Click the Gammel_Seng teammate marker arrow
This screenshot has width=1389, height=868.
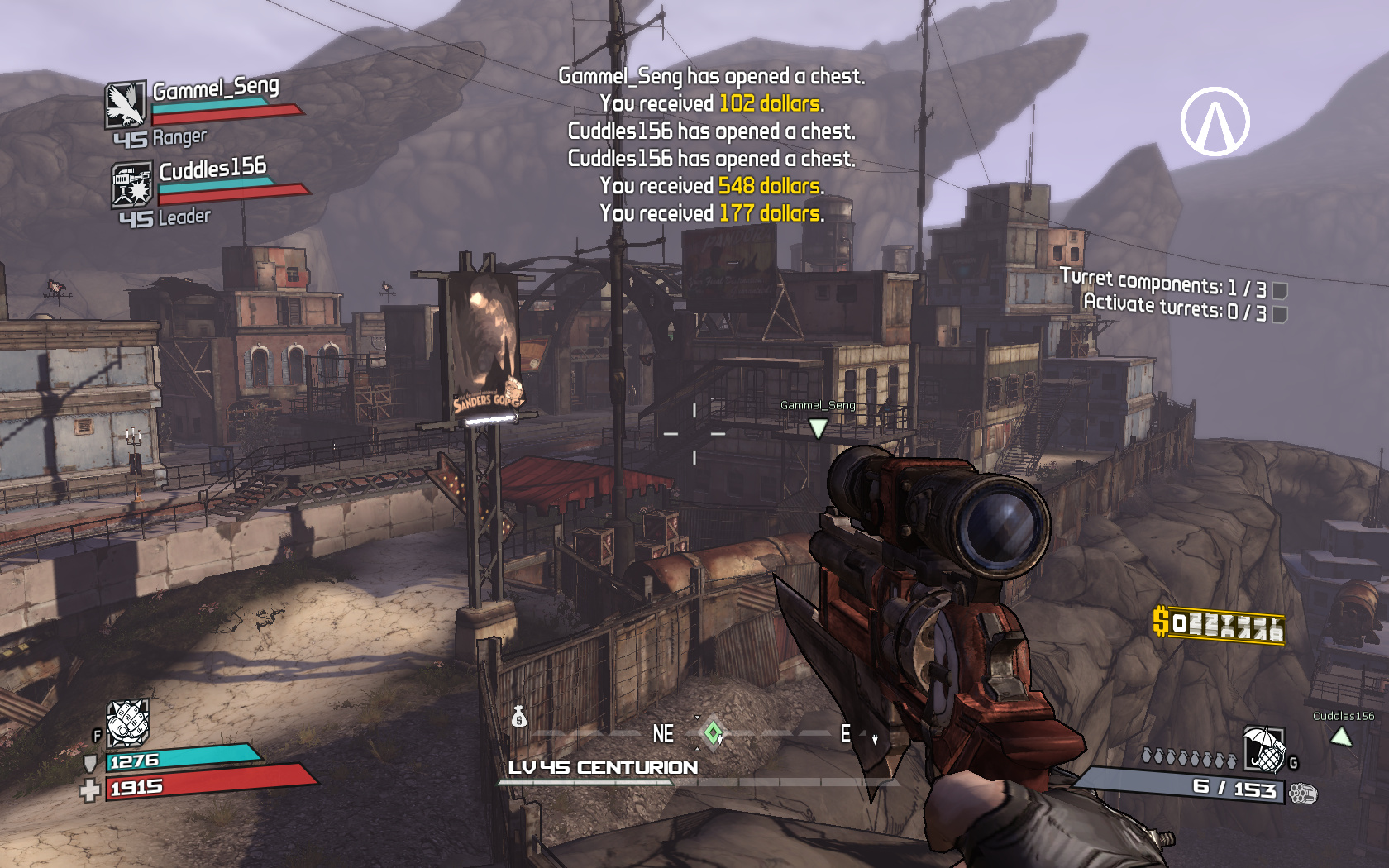point(818,427)
